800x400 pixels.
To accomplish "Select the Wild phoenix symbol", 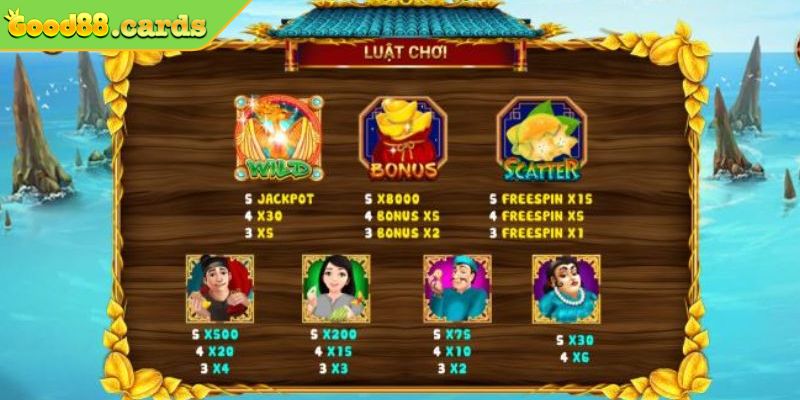I will click(280, 138).
